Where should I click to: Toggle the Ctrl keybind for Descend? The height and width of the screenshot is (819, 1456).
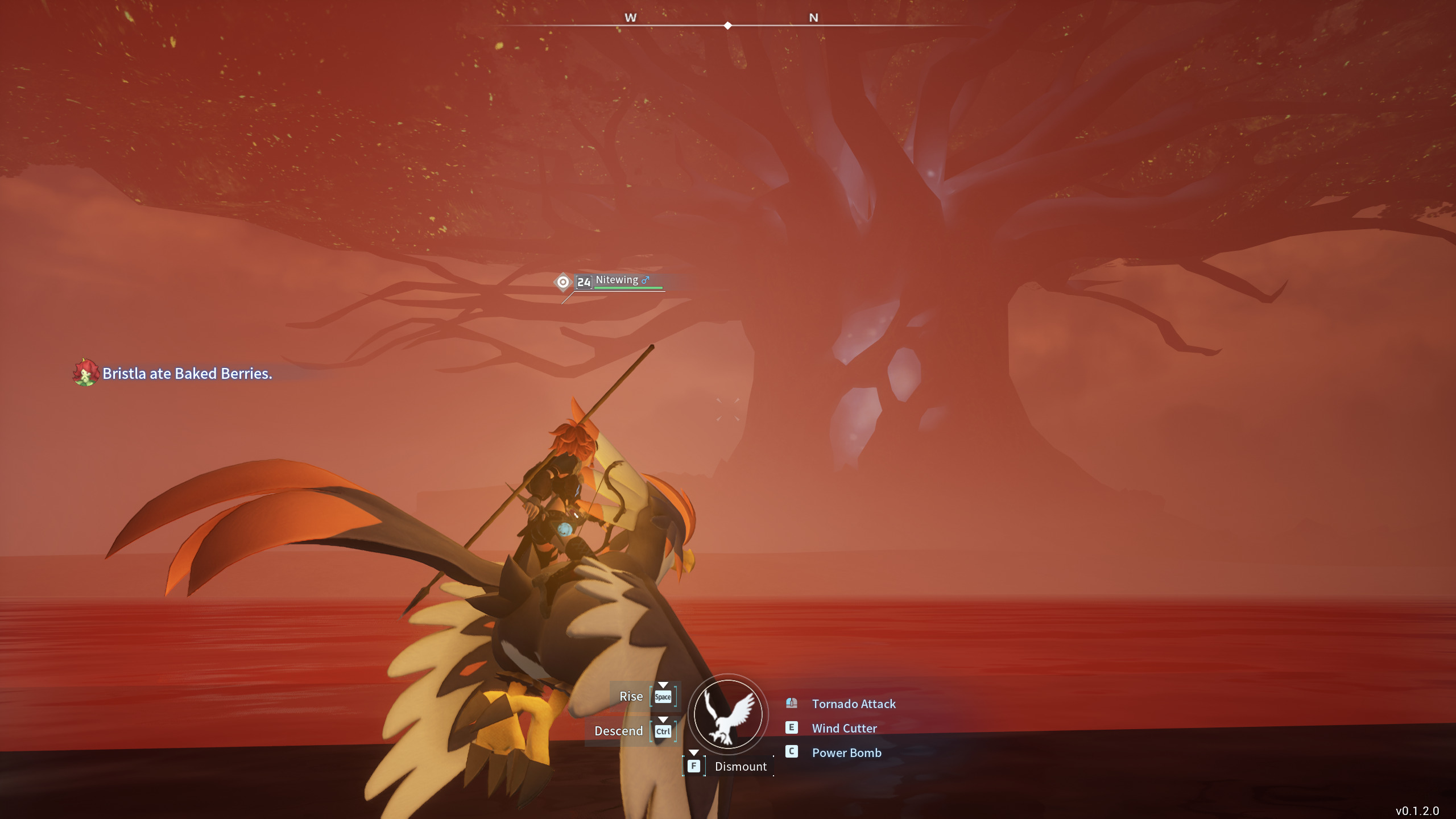click(x=663, y=731)
